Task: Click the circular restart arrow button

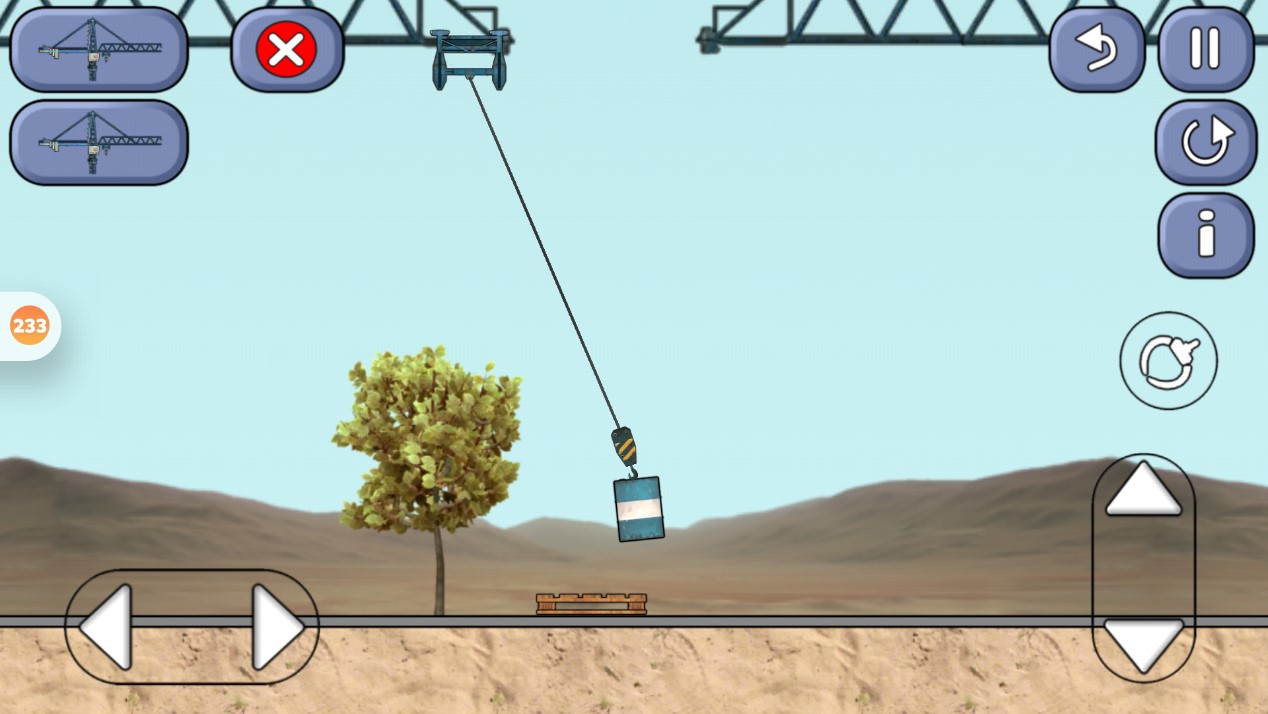Action: pyautogui.click(x=1205, y=142)
